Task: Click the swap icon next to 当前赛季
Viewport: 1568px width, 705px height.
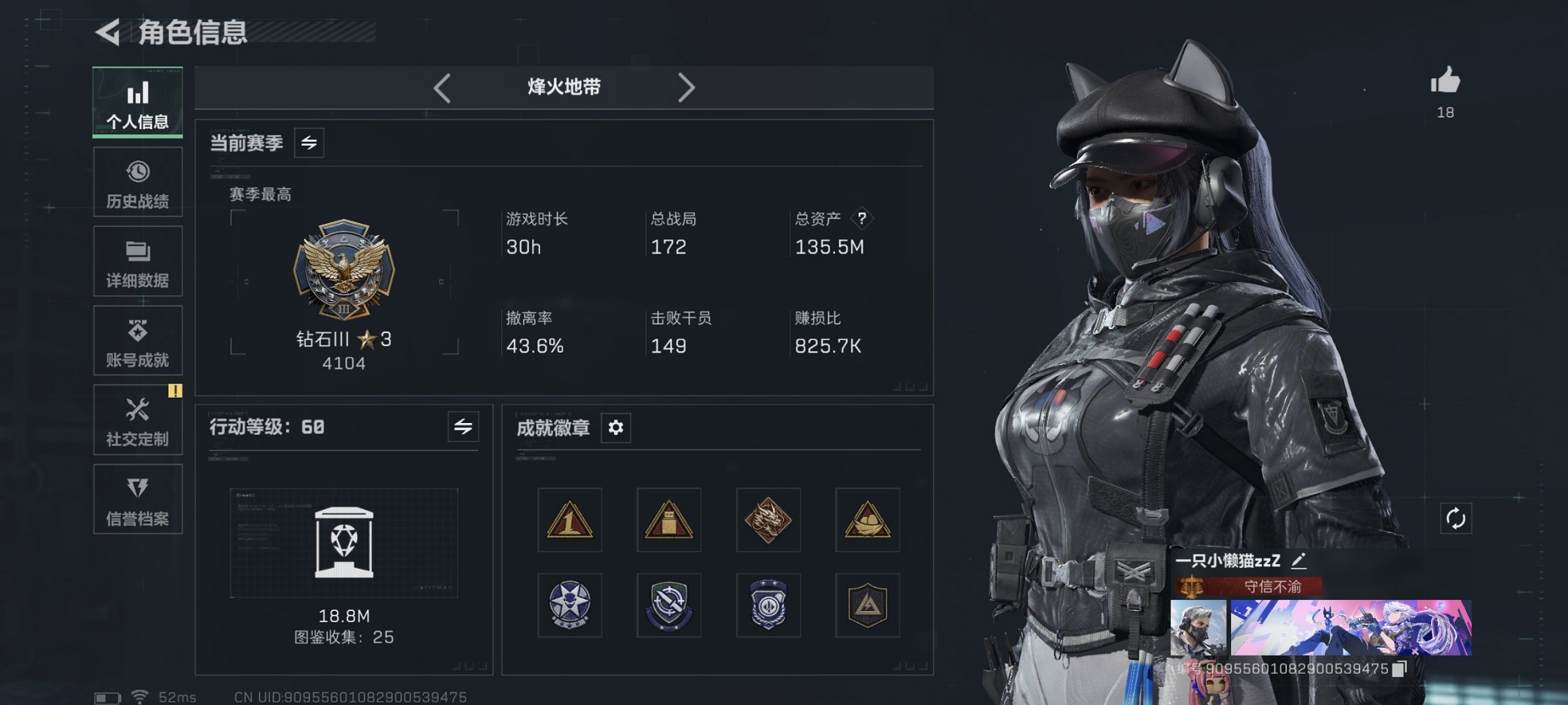Action: click(x=308, y=144)
